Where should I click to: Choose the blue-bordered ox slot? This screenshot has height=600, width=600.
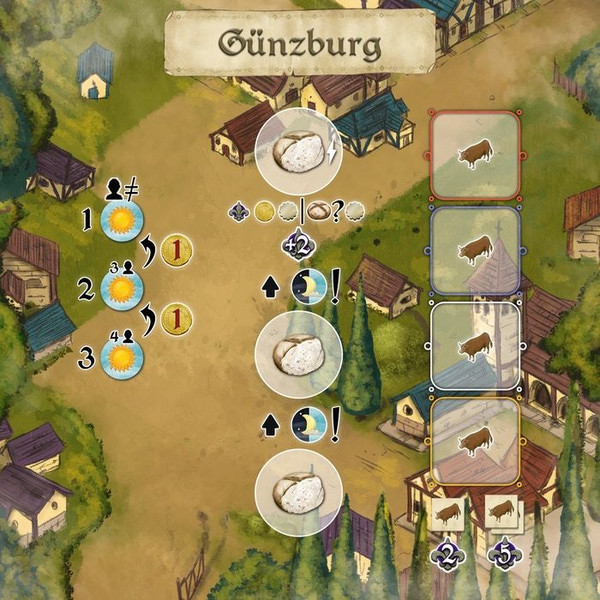coord(475,250)
